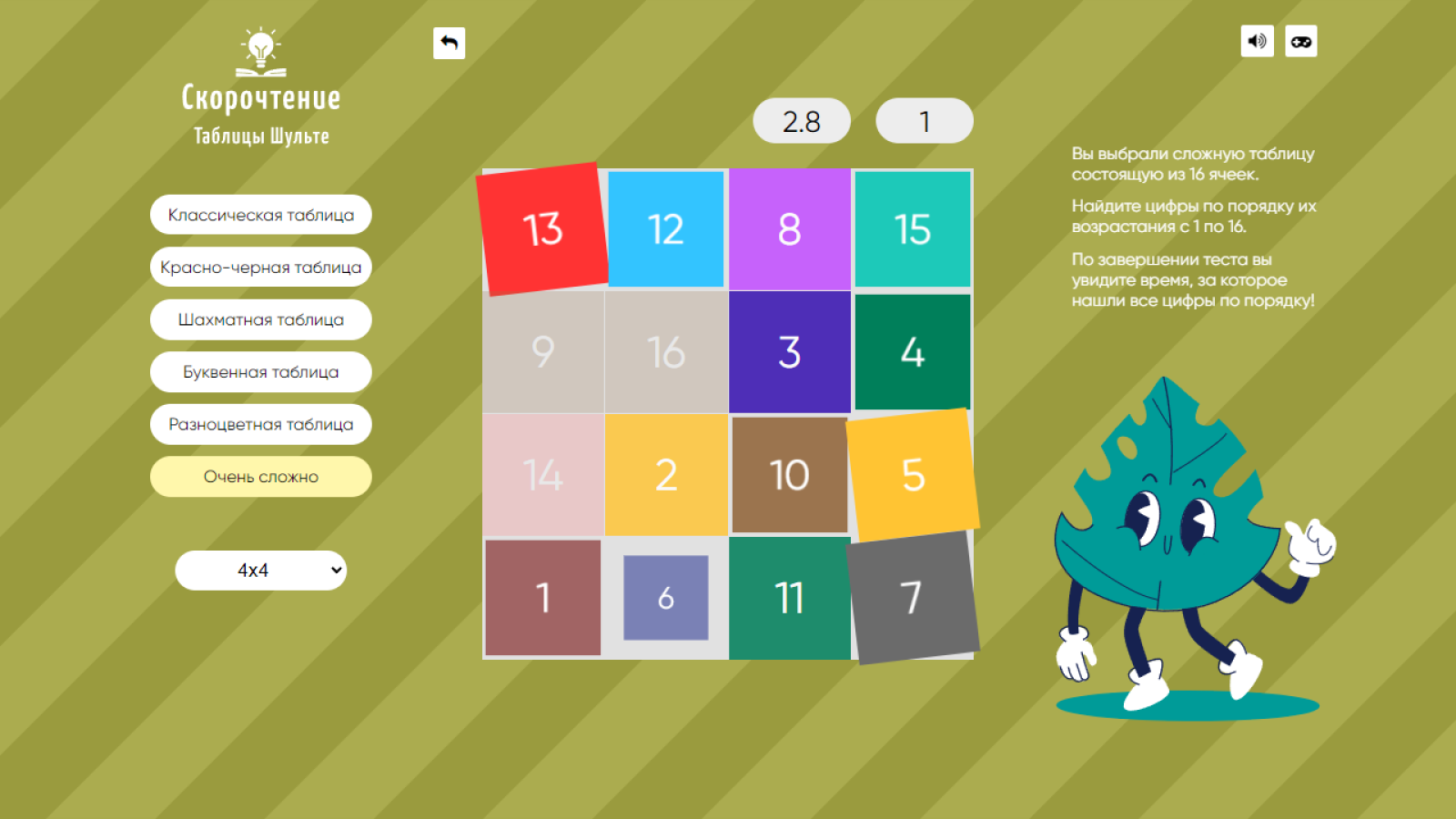Select the Очень сложно difficulty option
Viewport: 1456px width, 819px height.
click(x=260, y=476)
